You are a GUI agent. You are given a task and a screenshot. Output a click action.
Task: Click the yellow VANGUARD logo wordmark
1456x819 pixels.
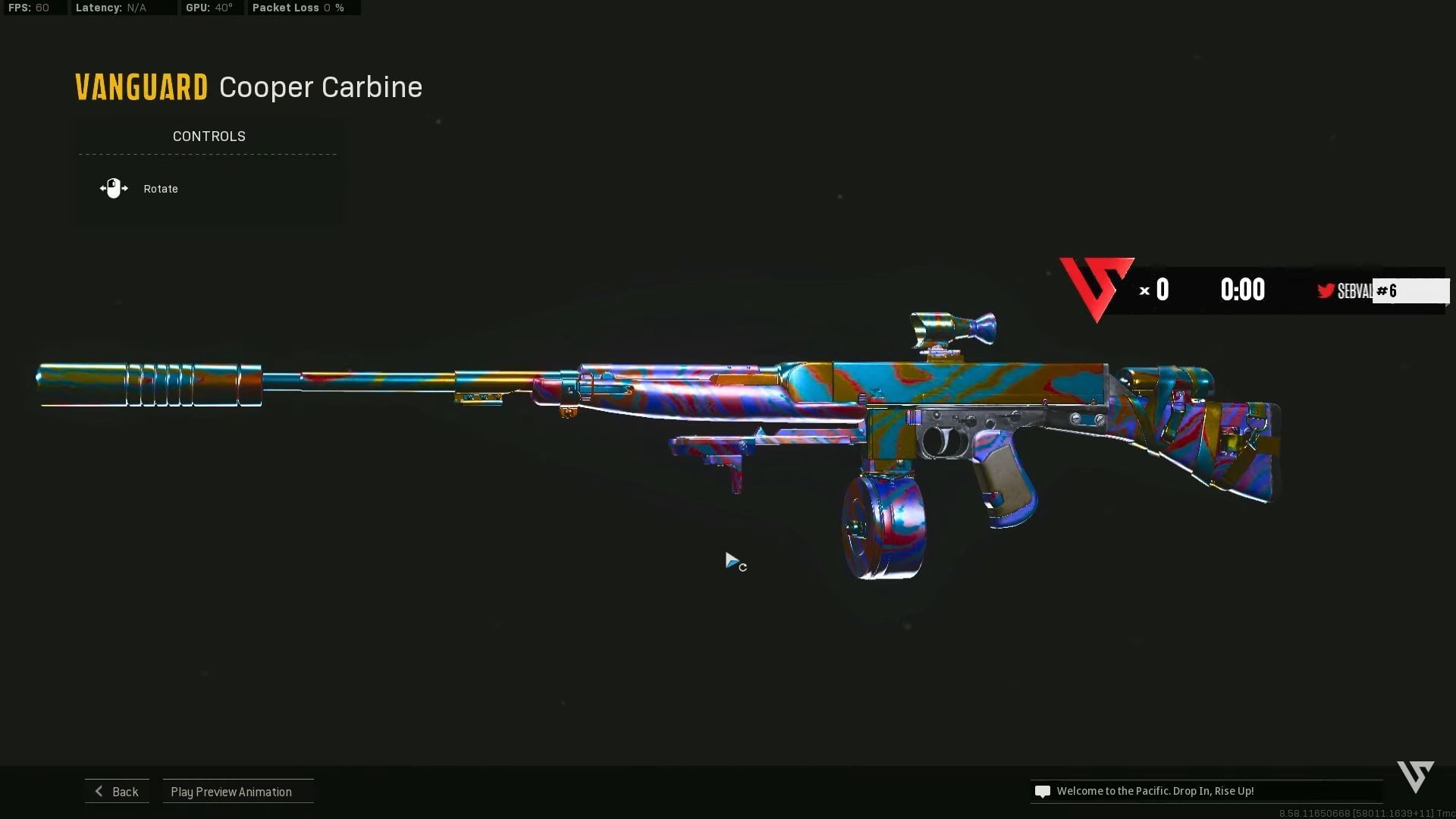coord(140,86)
